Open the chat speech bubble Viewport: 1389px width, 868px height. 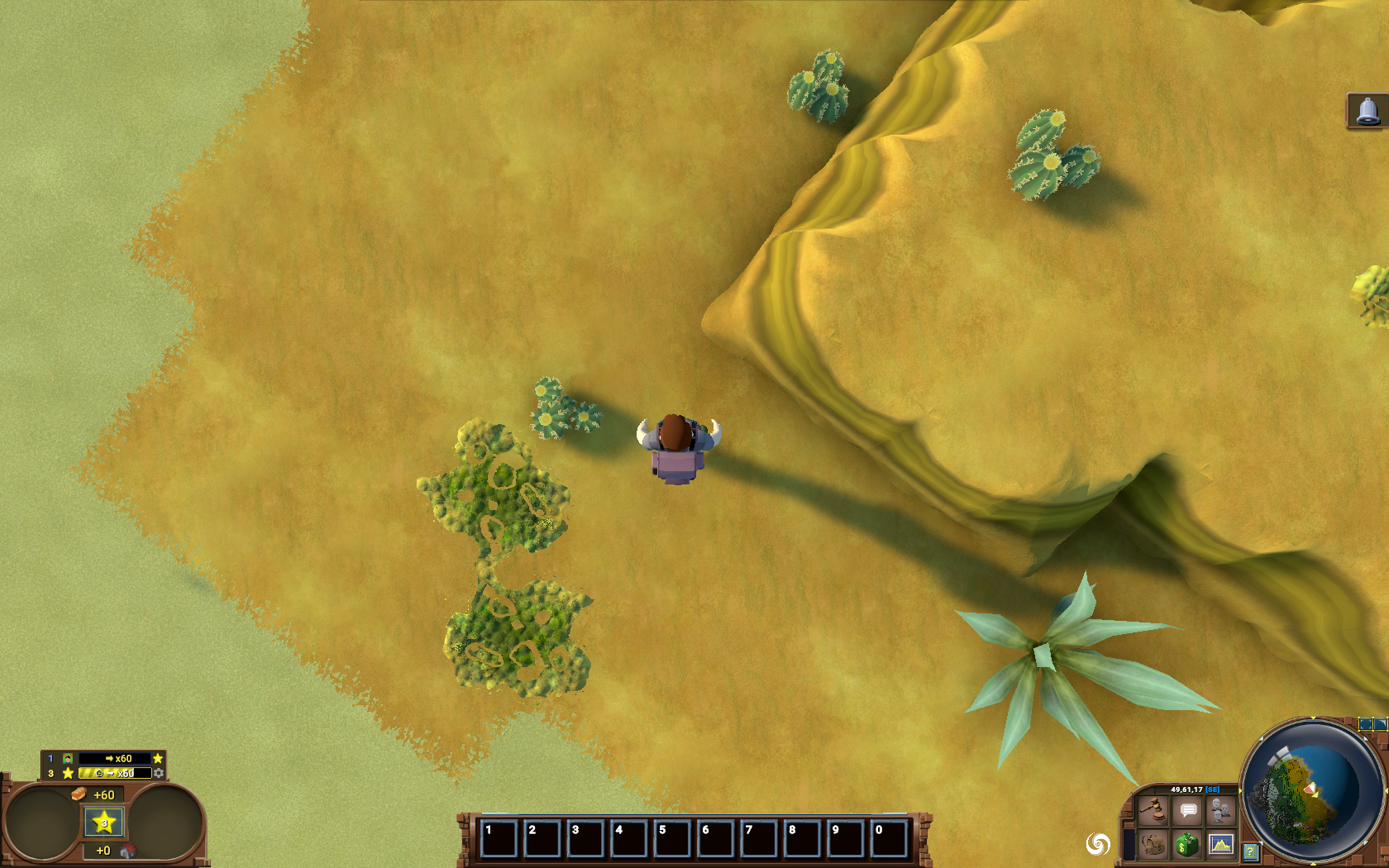pyautogui.click(x=1188, y=811)
